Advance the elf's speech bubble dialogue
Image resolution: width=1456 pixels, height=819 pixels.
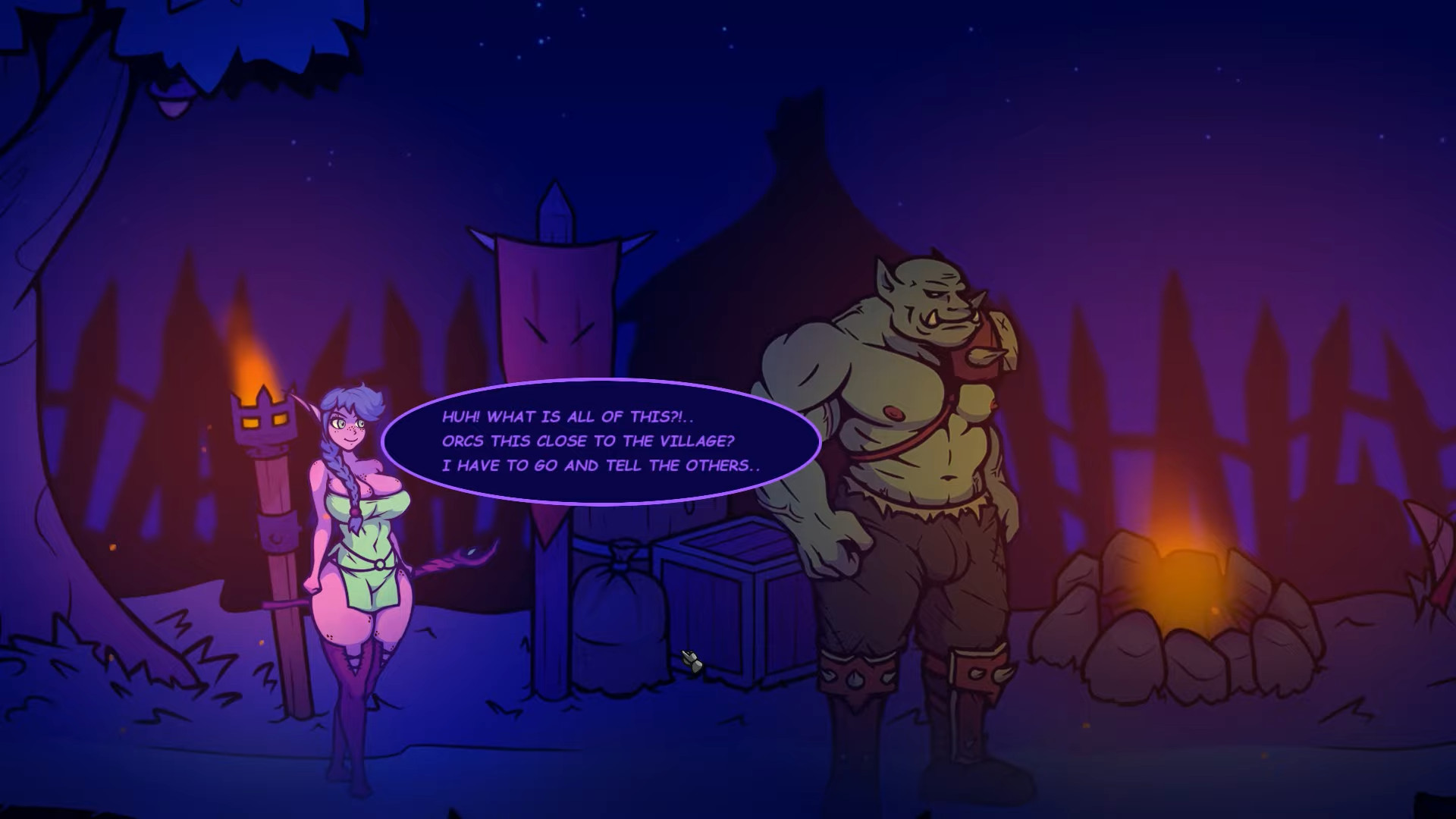pos(601,441)
